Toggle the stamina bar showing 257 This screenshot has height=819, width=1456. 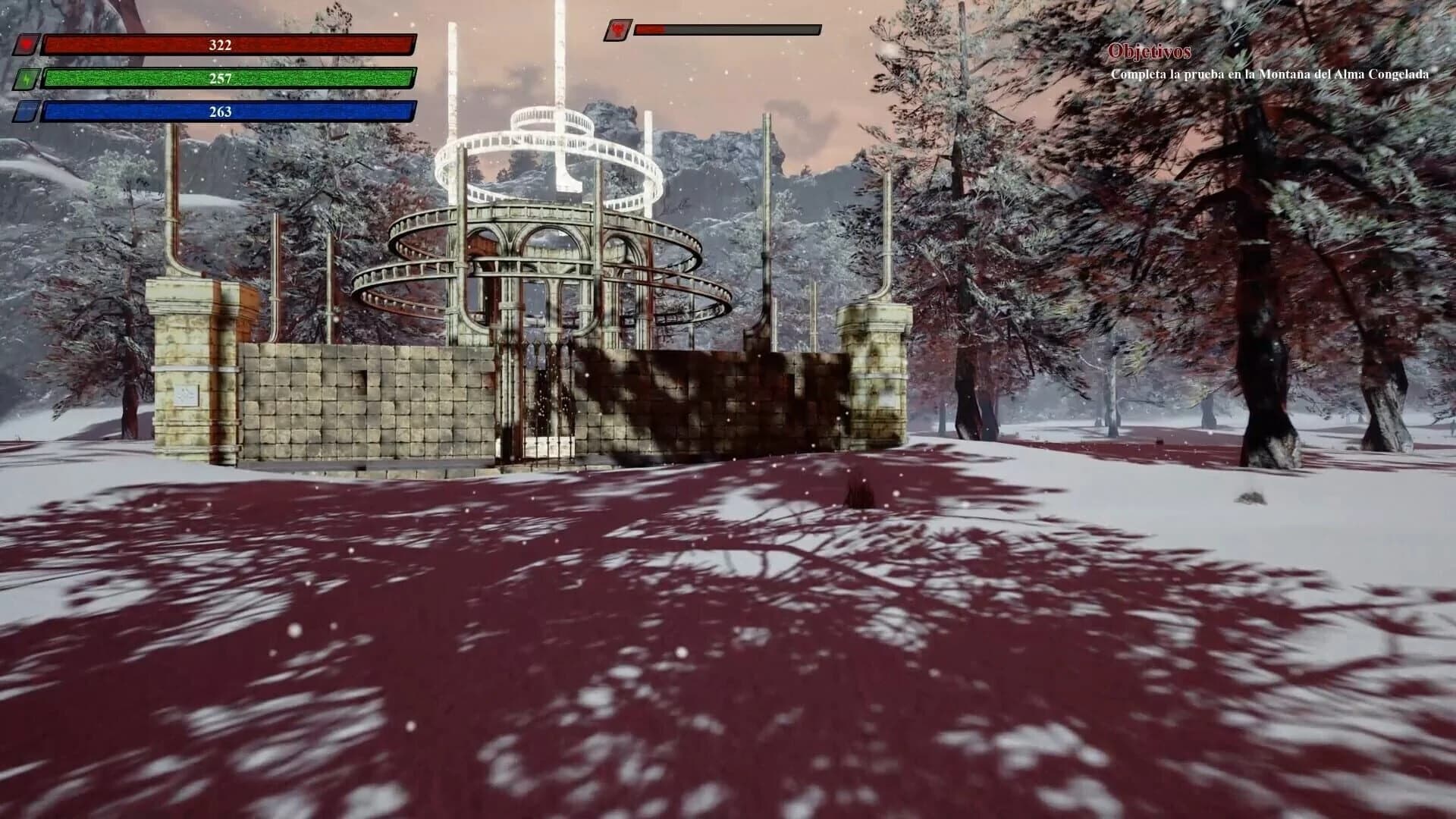coord(220,78)
